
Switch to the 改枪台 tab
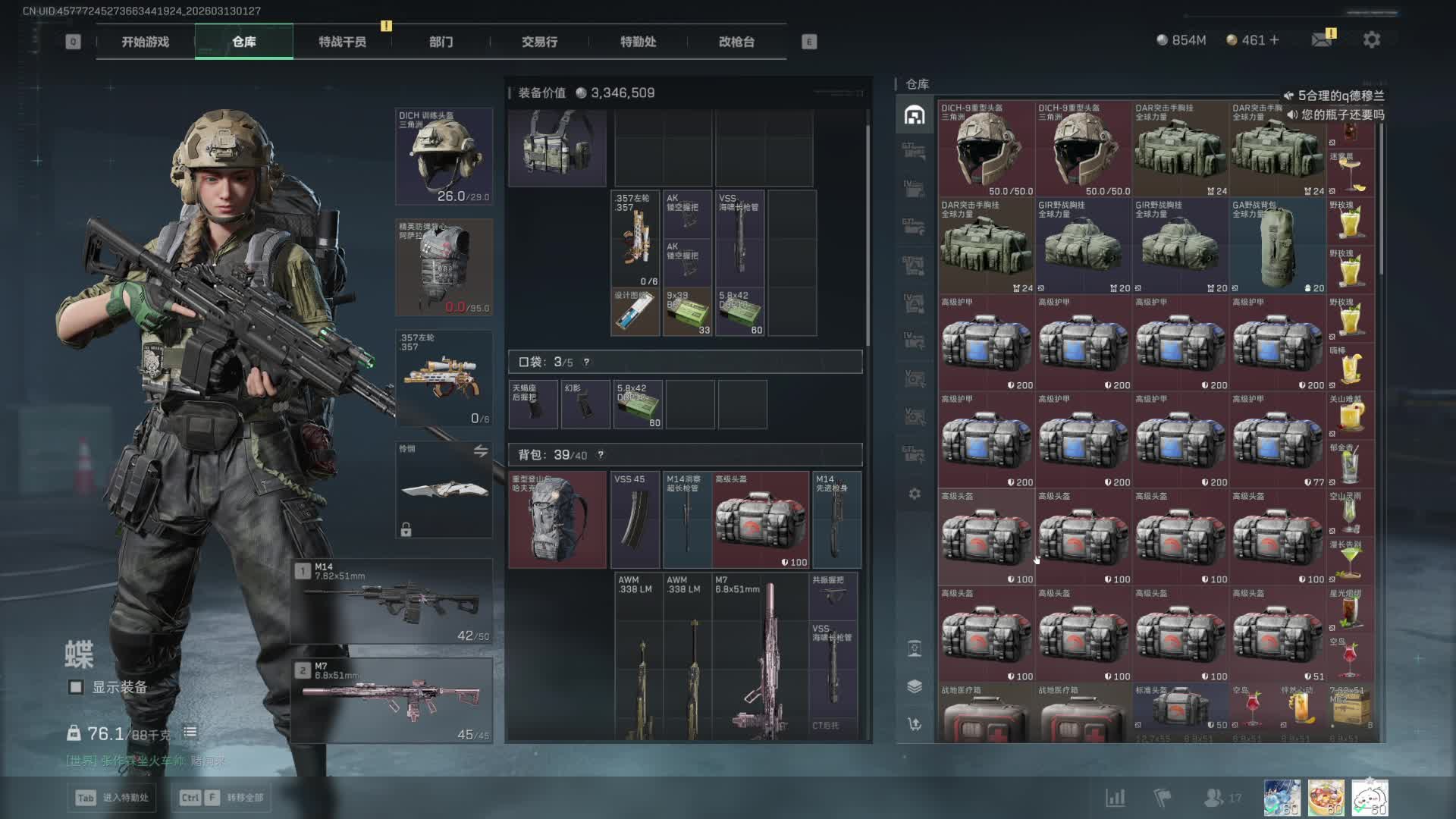(736, 42)
